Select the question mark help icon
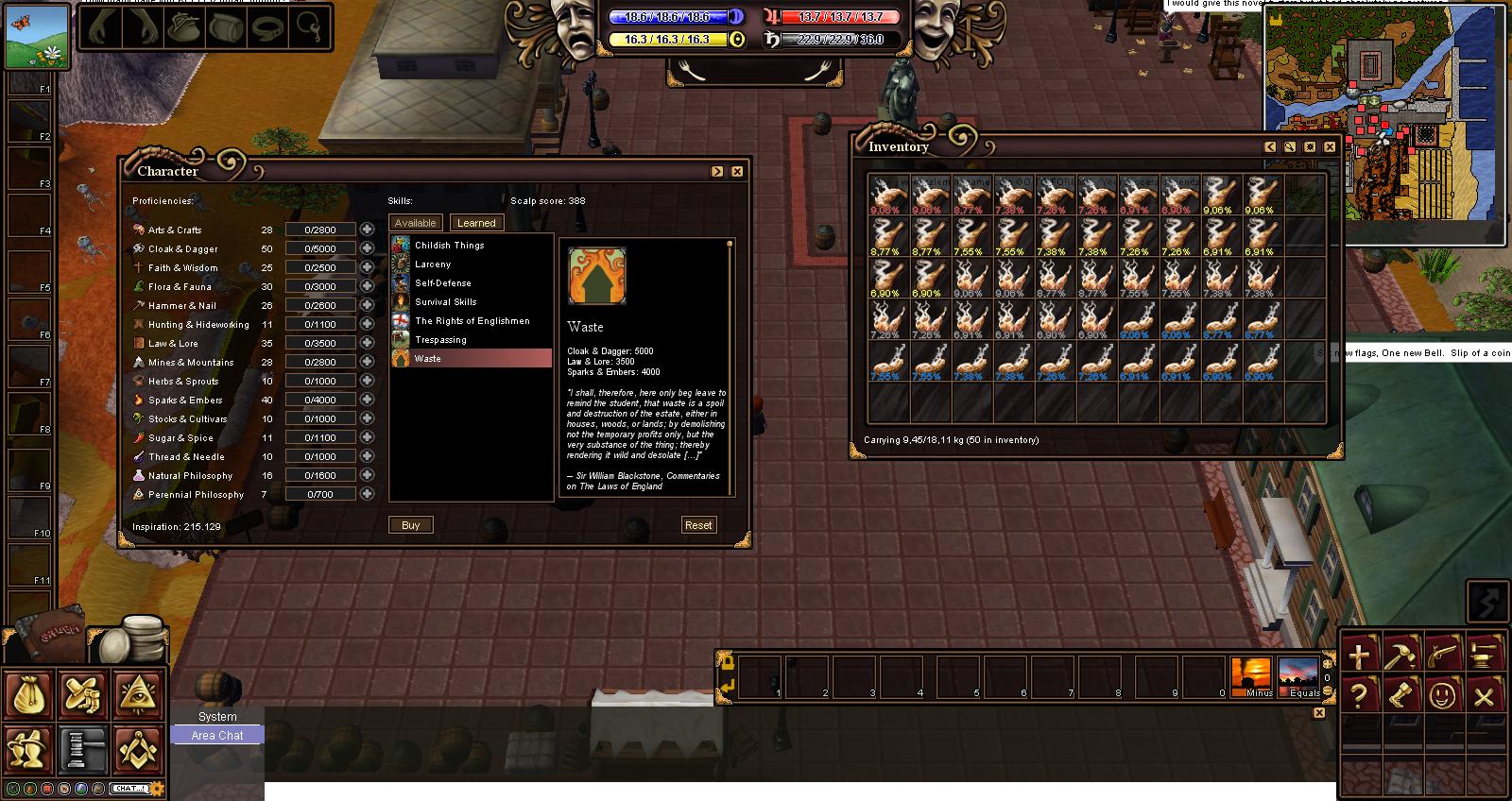 point(1359,697)
